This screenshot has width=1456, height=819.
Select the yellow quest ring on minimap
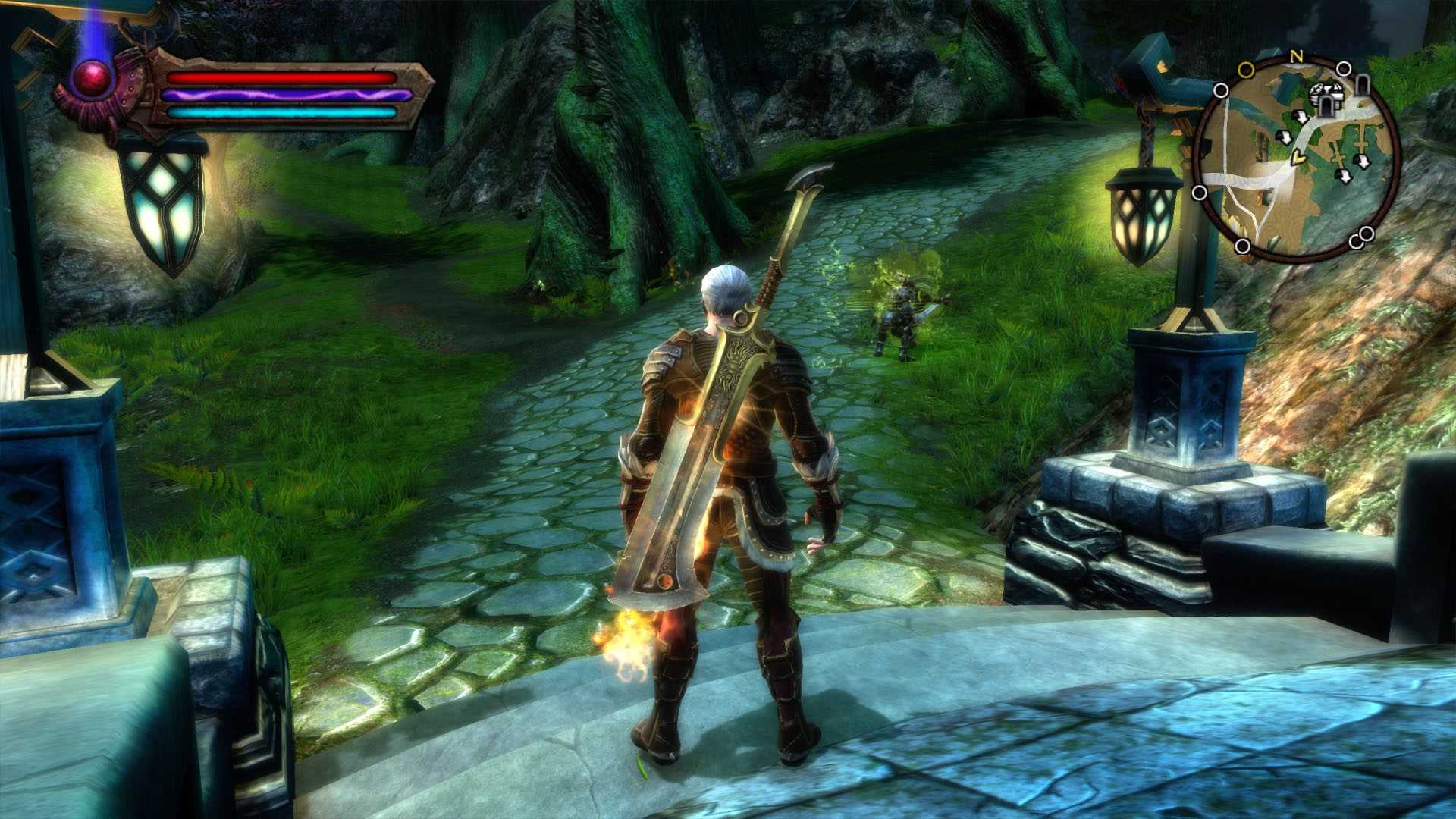coord(1246,70)
